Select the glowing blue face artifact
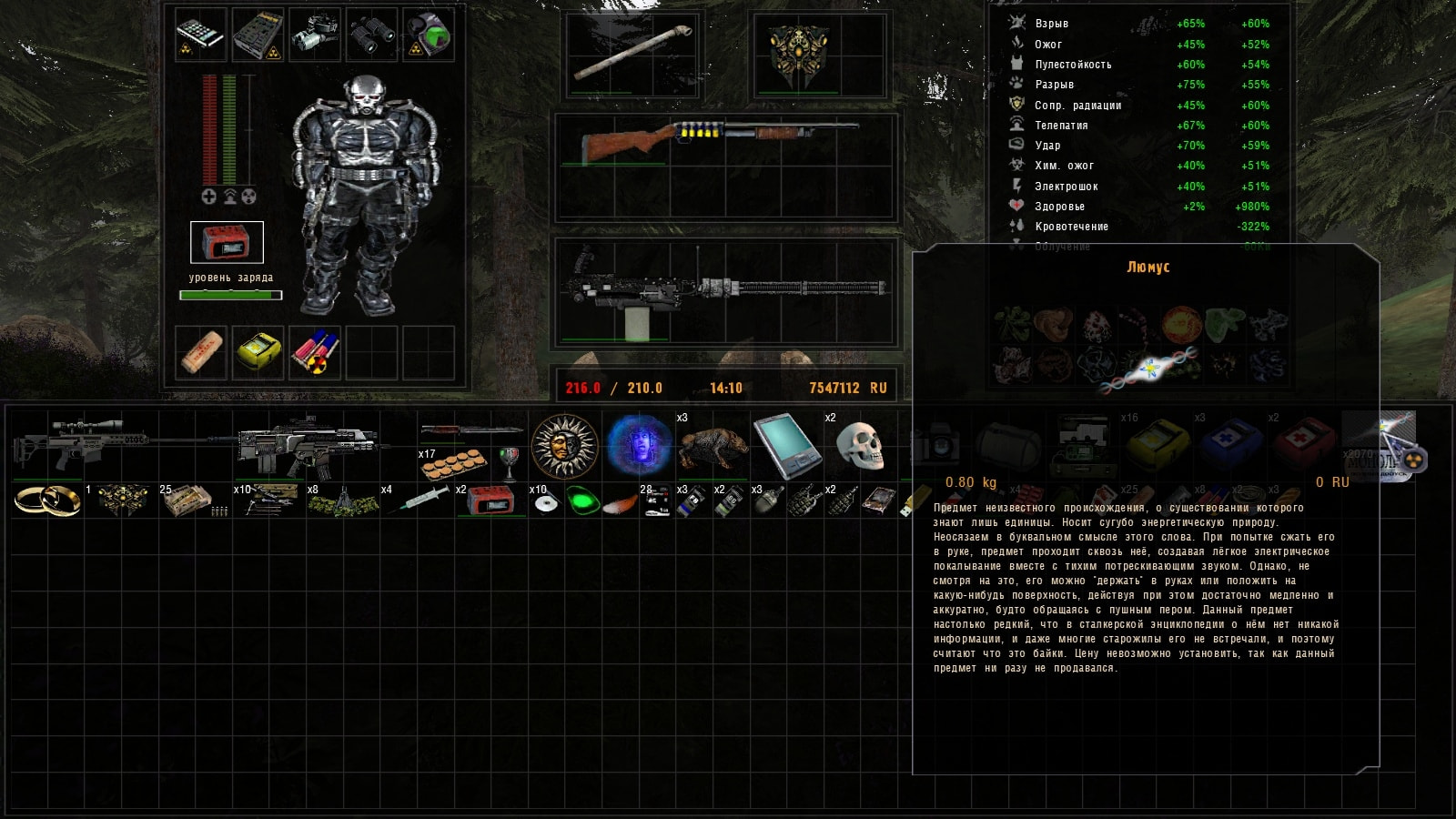The width and height of the screenshot is (1456, 819). [x=639, y=446]
